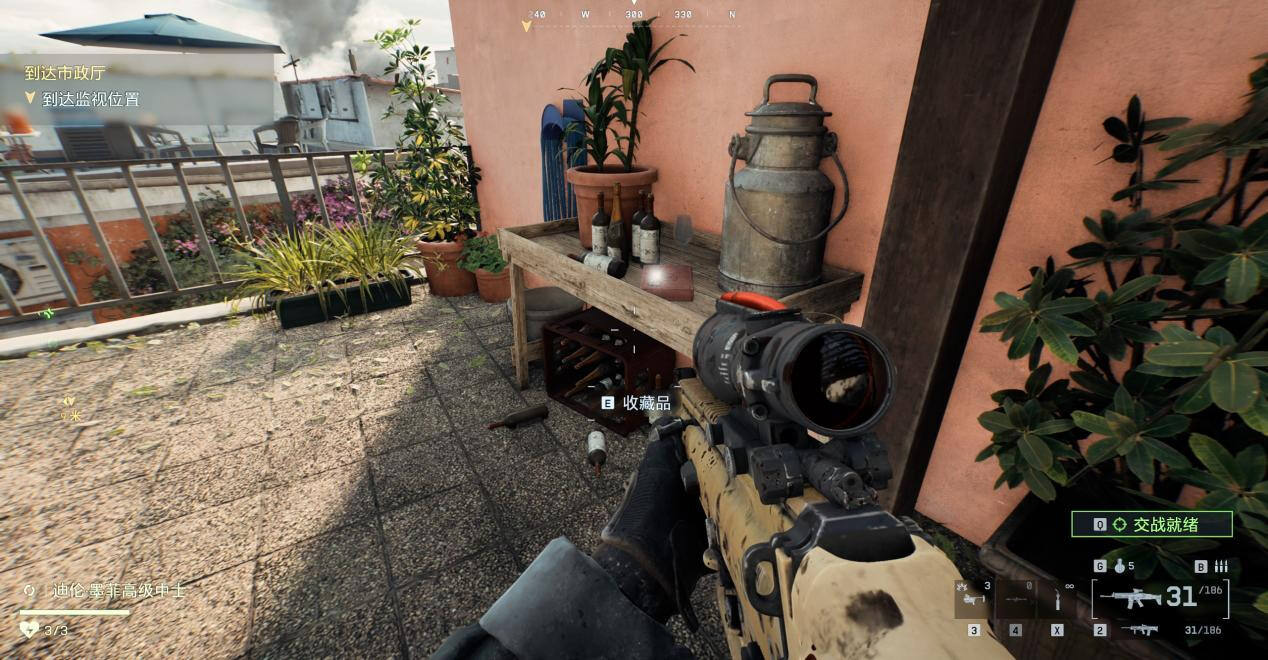Select the primary assault rifle icon
Screen dimensions: 1268x660
(x=1130, y=598)
